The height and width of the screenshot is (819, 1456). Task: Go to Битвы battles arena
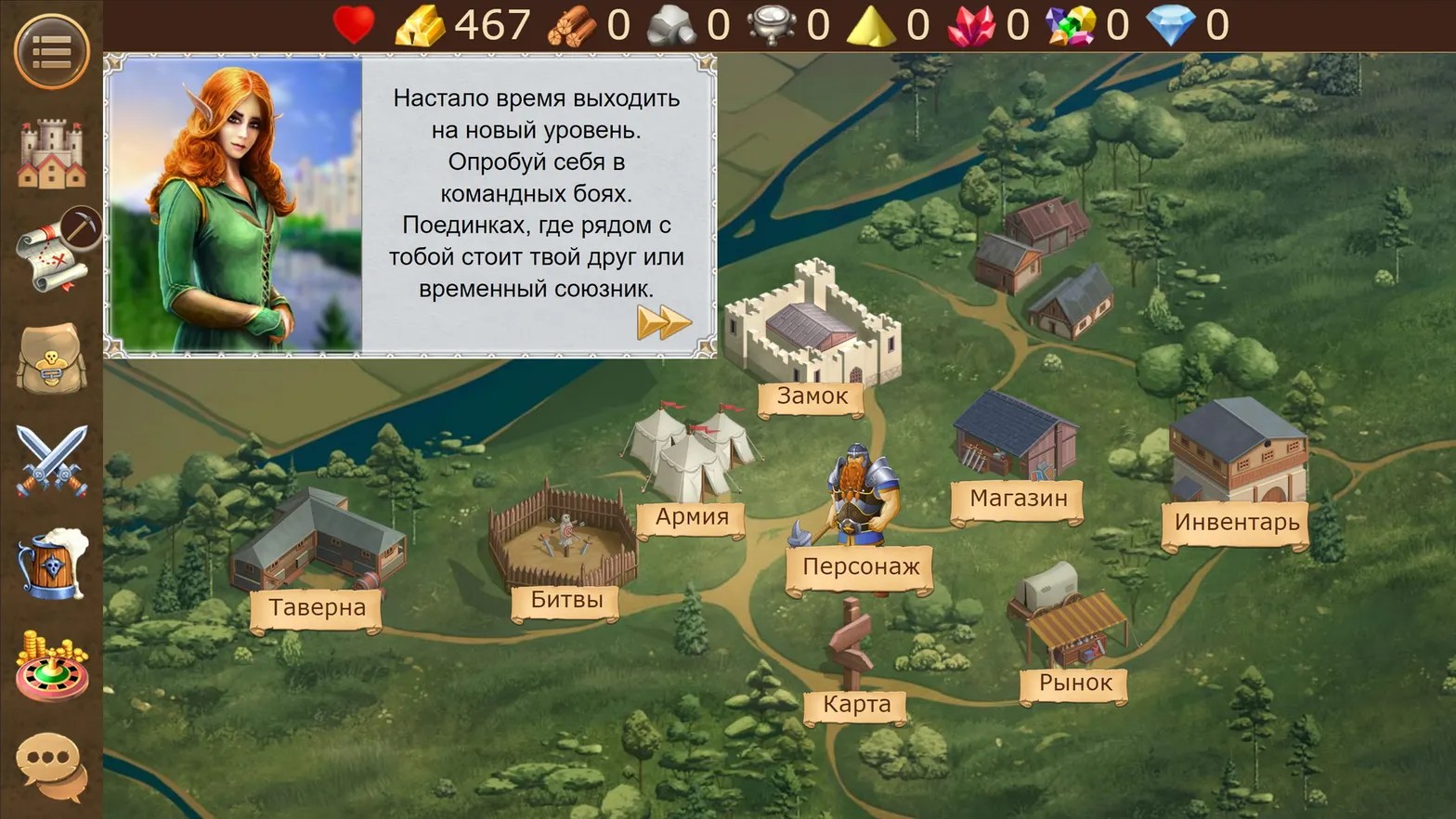566,600
